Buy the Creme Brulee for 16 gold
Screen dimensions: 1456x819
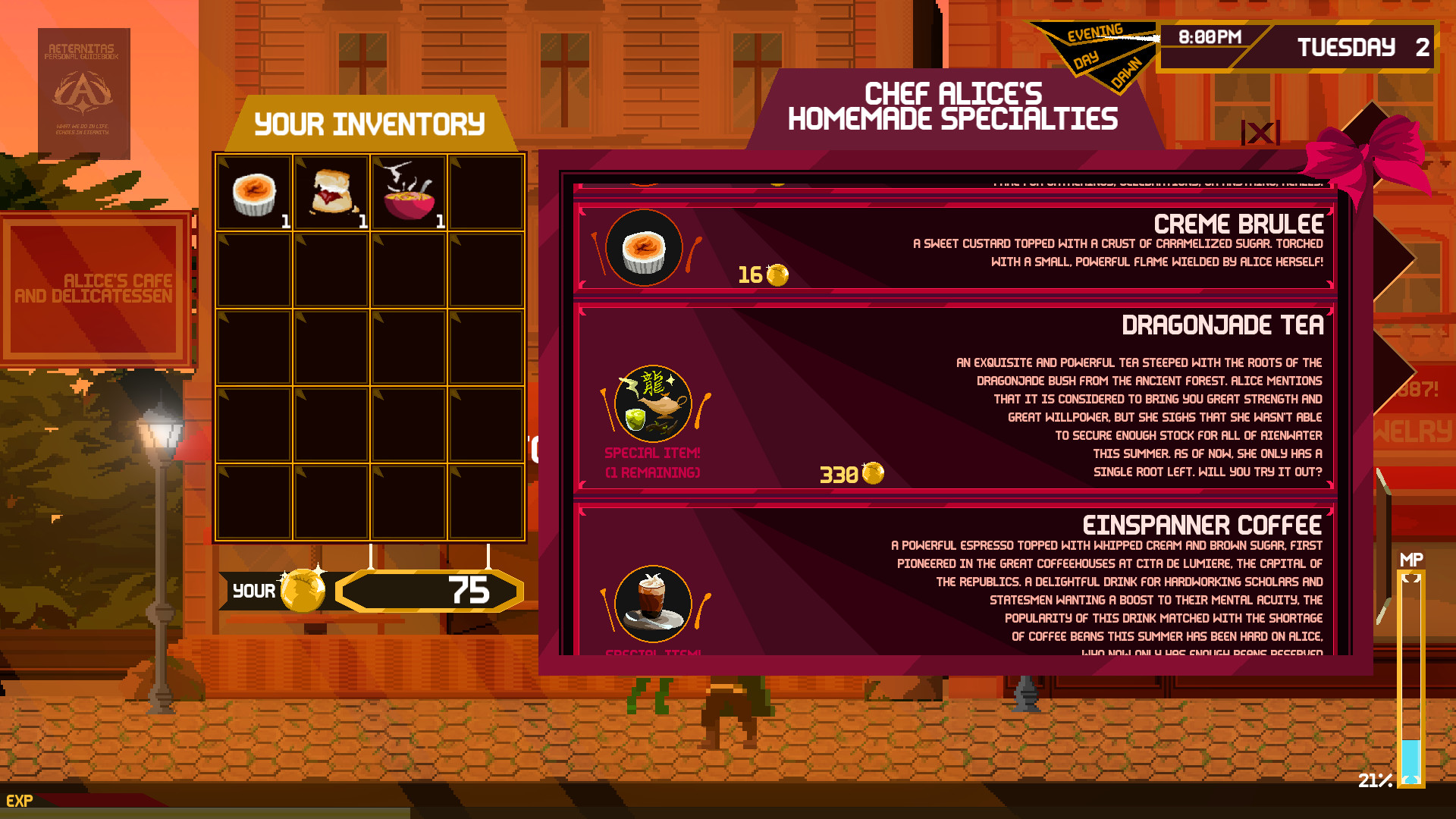[x=954, y=247]
